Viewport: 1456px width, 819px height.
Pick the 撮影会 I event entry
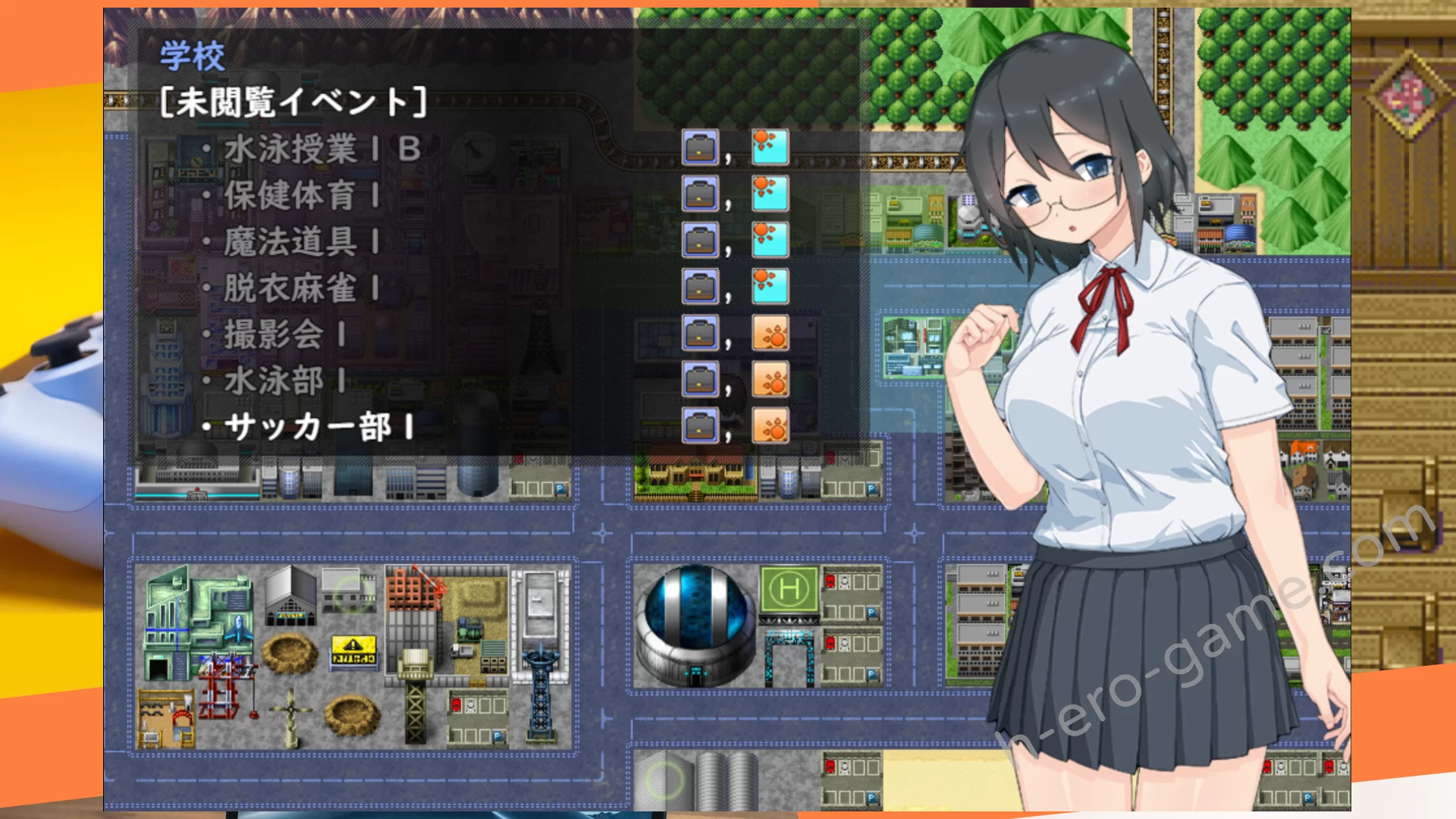284,335
